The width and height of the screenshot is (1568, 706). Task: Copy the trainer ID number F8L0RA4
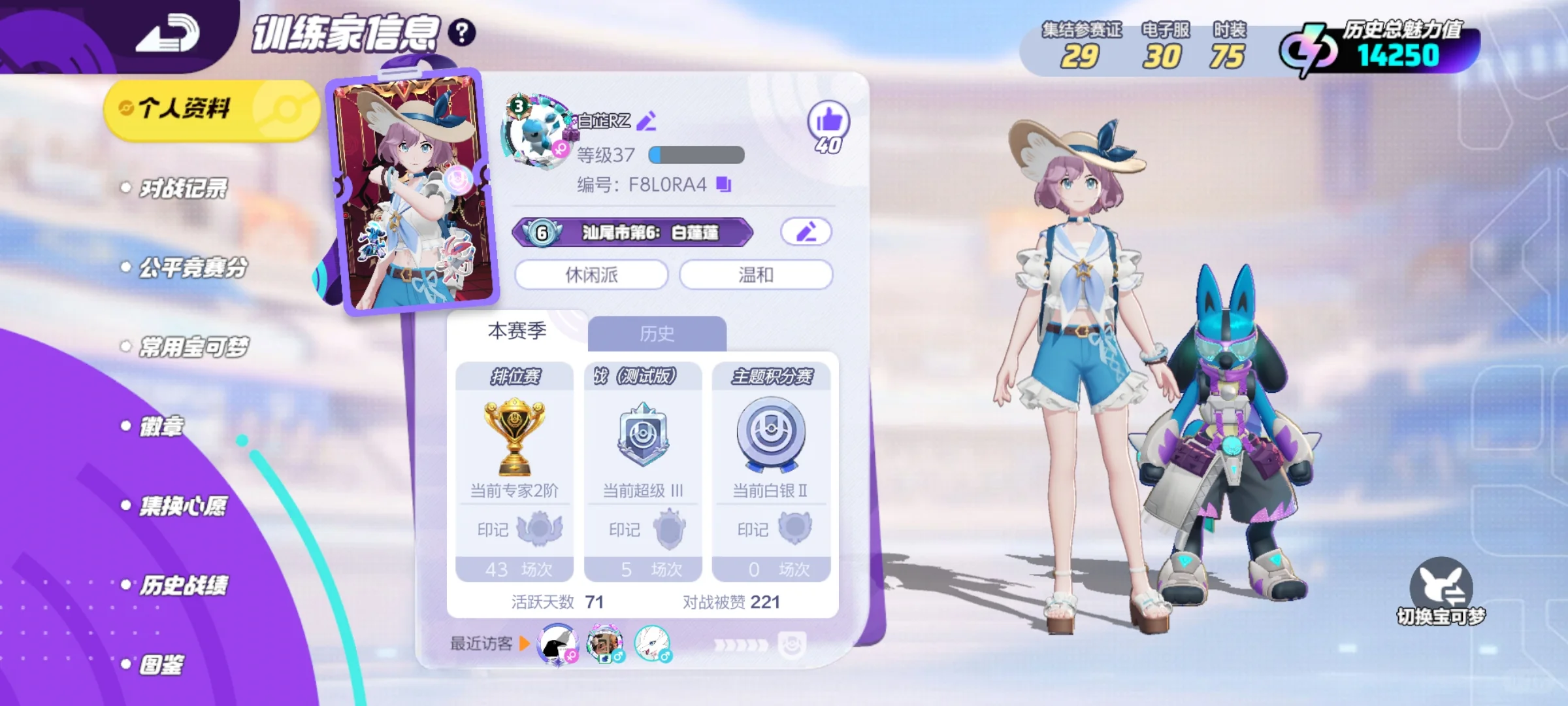coord(723,185)
